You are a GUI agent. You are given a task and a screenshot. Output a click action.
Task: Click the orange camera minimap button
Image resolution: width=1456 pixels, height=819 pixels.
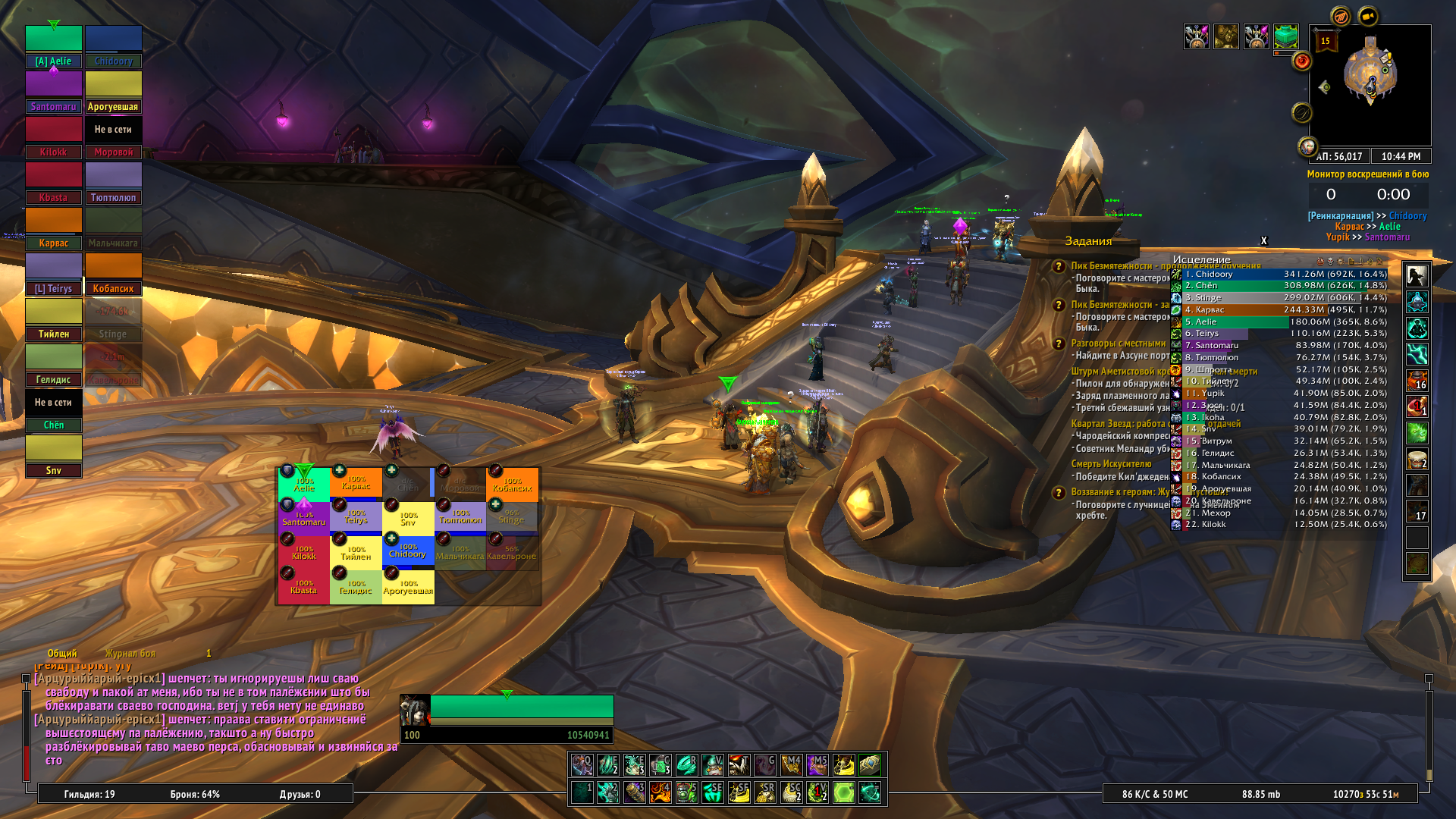pos(1368,16)
